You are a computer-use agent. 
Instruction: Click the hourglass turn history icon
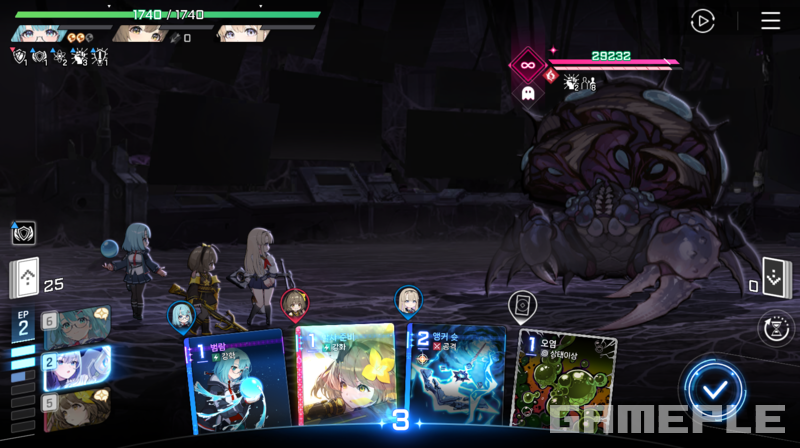775,328
